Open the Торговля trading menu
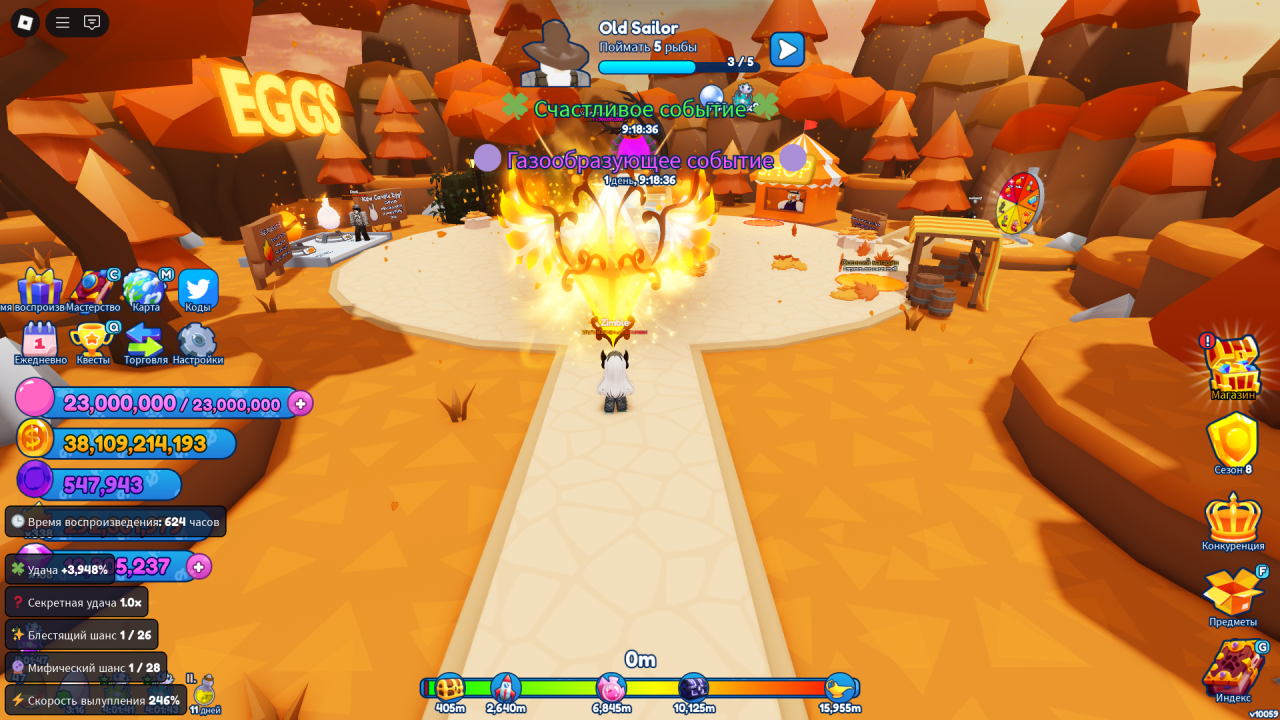 click(145, 340)
